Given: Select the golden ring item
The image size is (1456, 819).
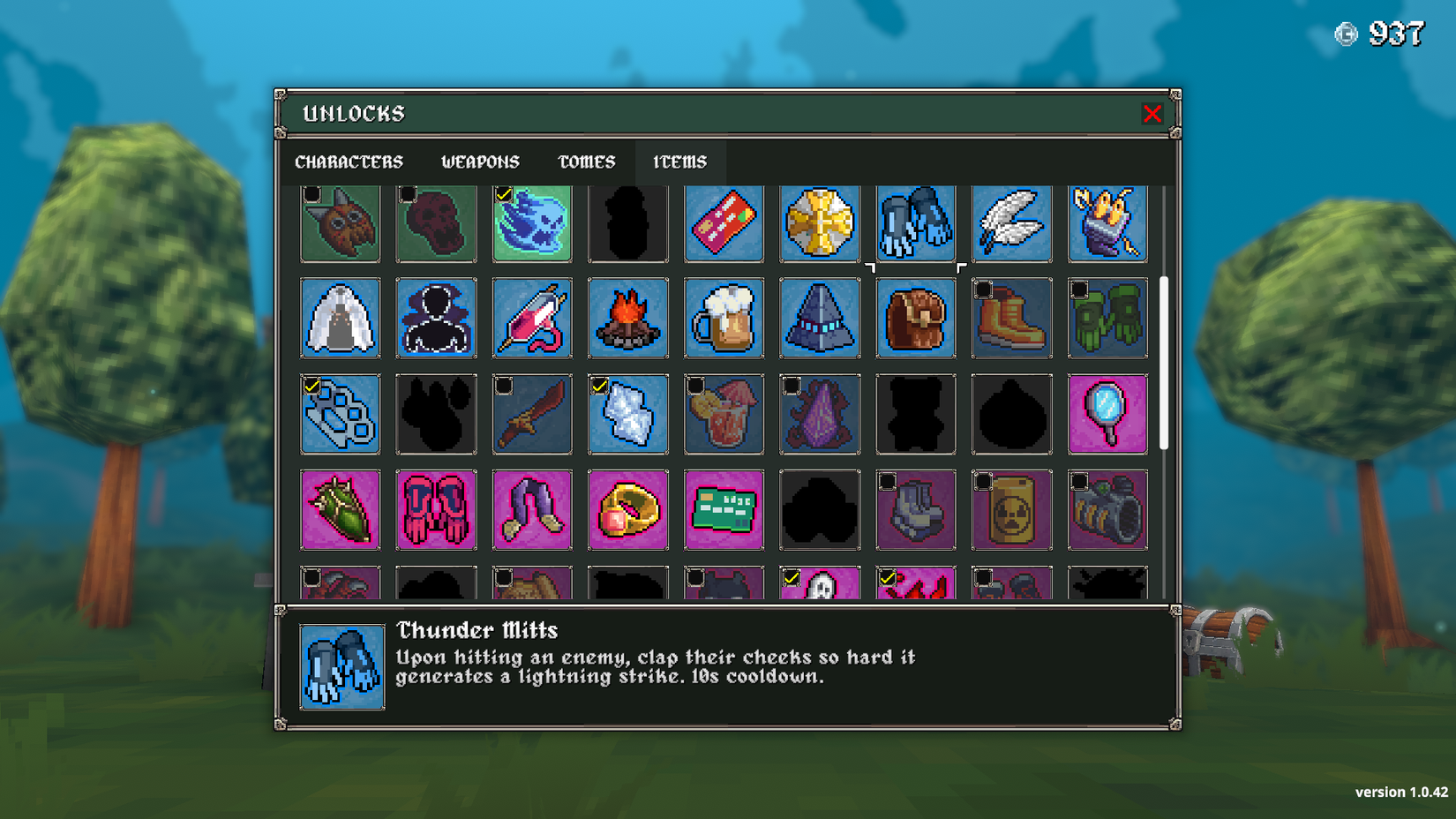Looking at the screenshot, I should tap(628, 509).
